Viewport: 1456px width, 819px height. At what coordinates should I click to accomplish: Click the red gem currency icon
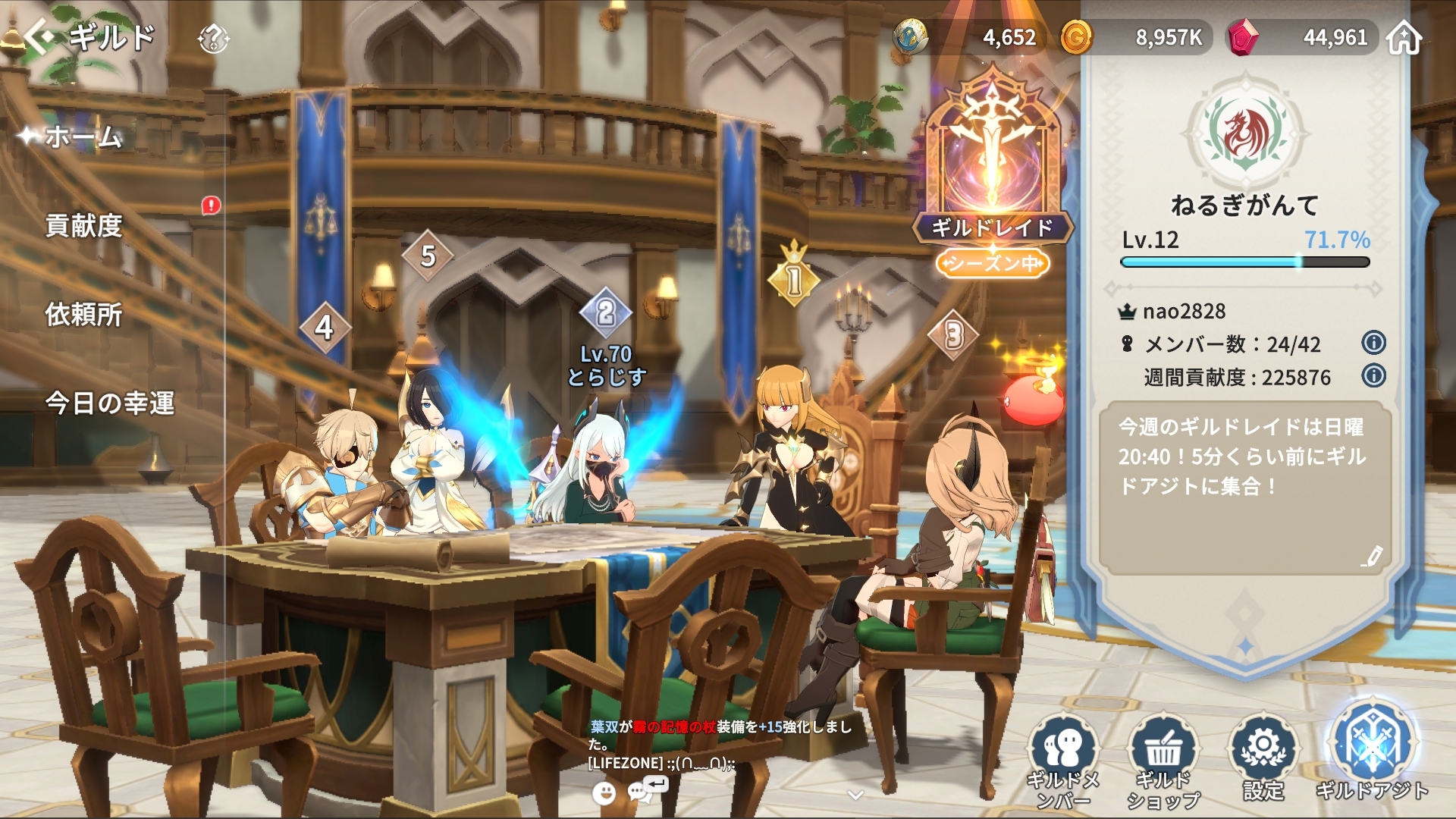point(1243,37)
